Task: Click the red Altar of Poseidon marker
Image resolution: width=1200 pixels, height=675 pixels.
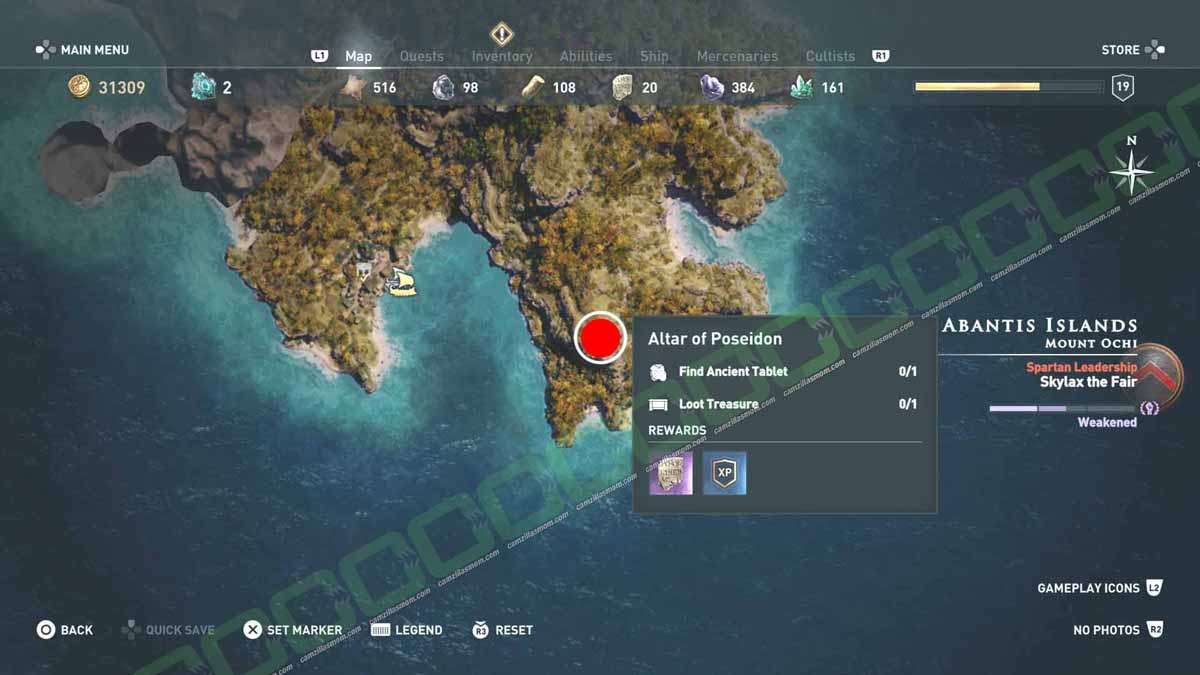Action: click(x=601, y=338)
